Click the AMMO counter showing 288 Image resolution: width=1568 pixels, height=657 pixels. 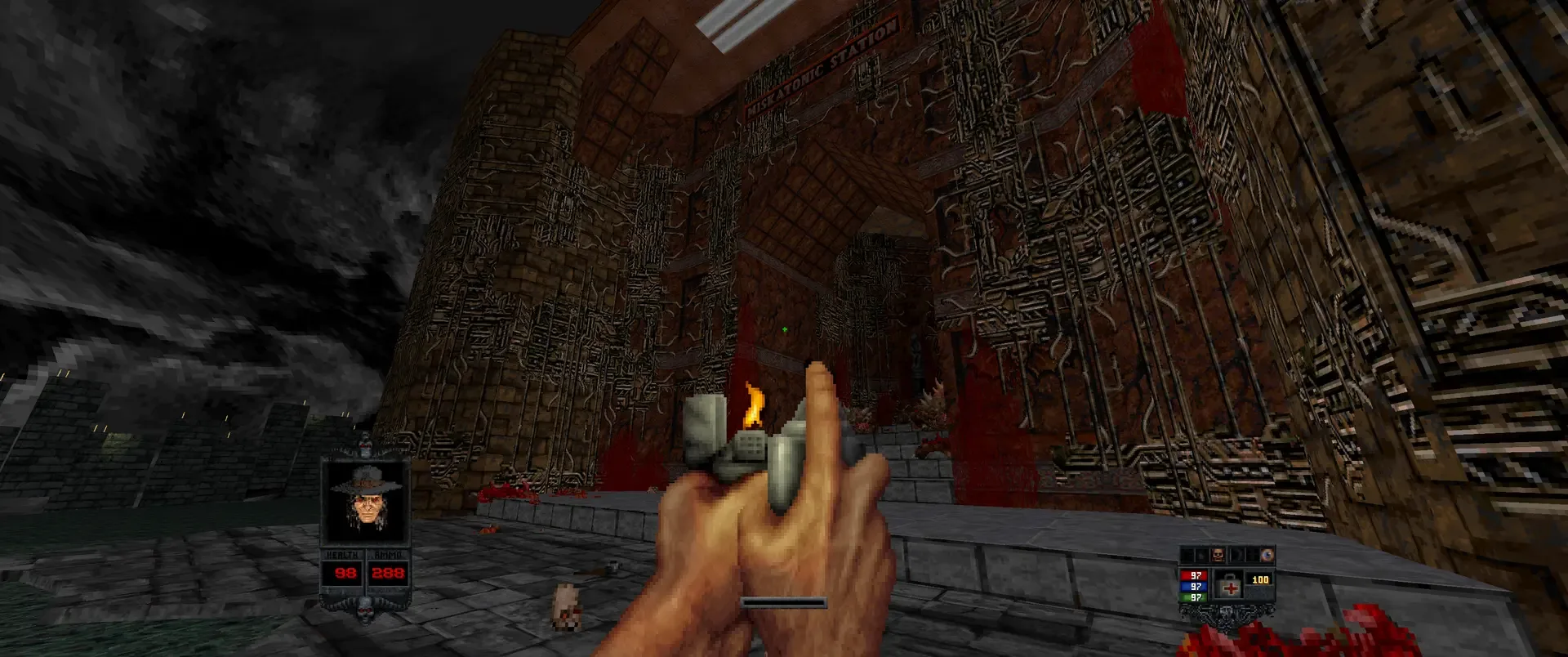tap(388, 572)
